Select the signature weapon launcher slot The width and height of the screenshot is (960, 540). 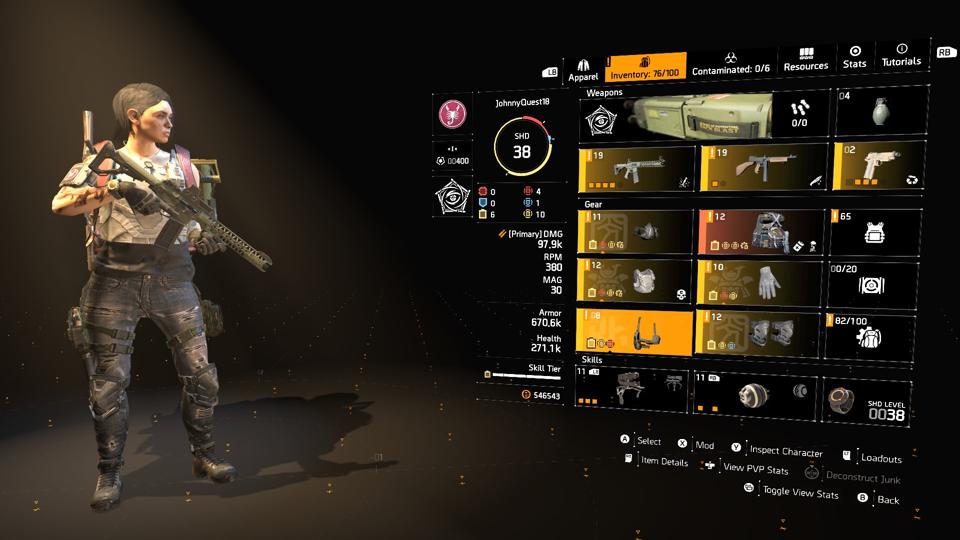click(705, 114)
